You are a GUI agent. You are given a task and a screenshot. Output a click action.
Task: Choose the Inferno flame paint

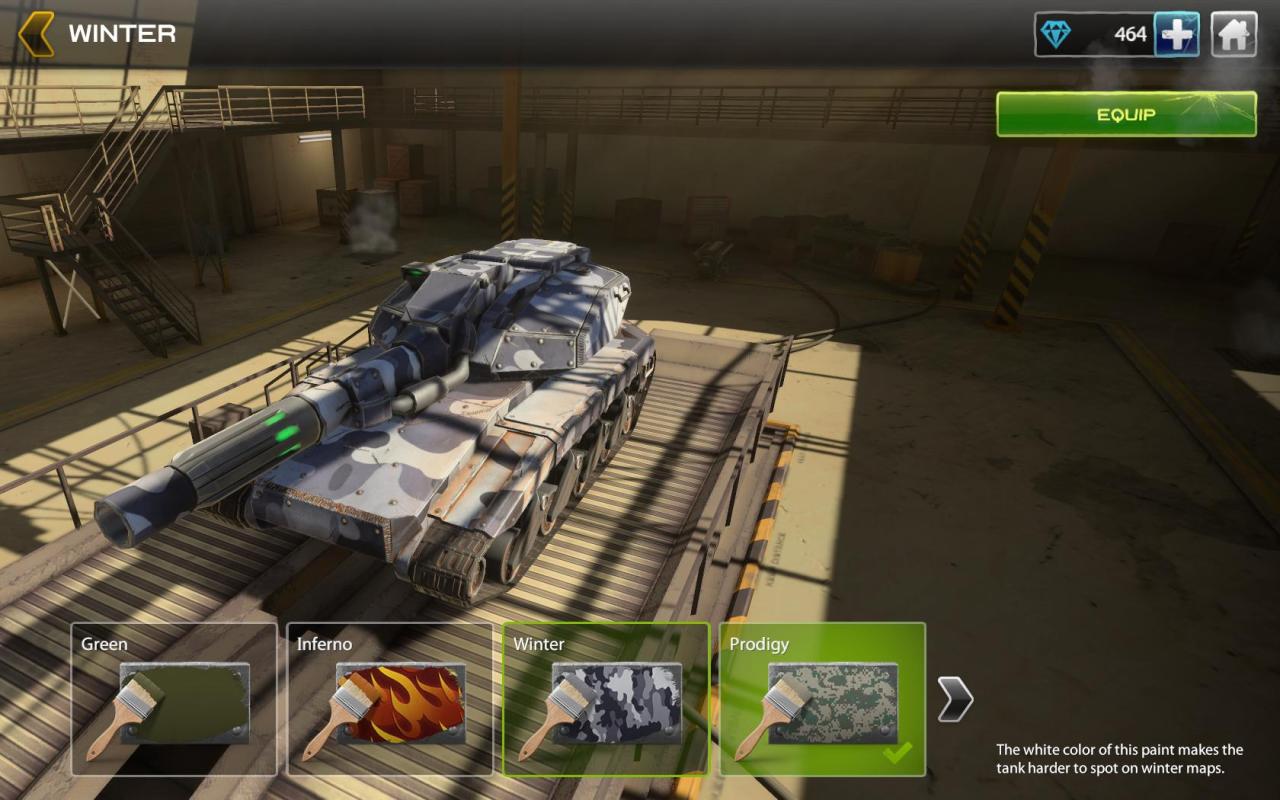[x=390, y=699]
